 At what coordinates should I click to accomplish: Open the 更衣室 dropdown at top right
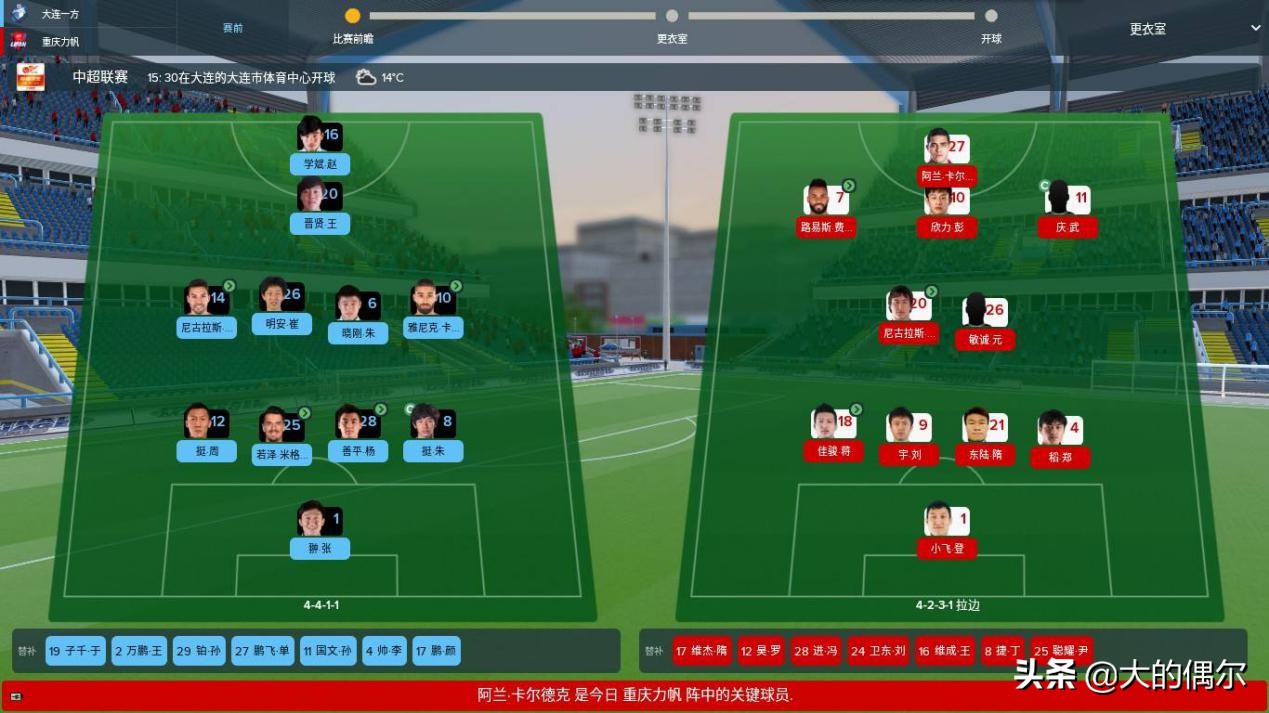(1194, 29)
